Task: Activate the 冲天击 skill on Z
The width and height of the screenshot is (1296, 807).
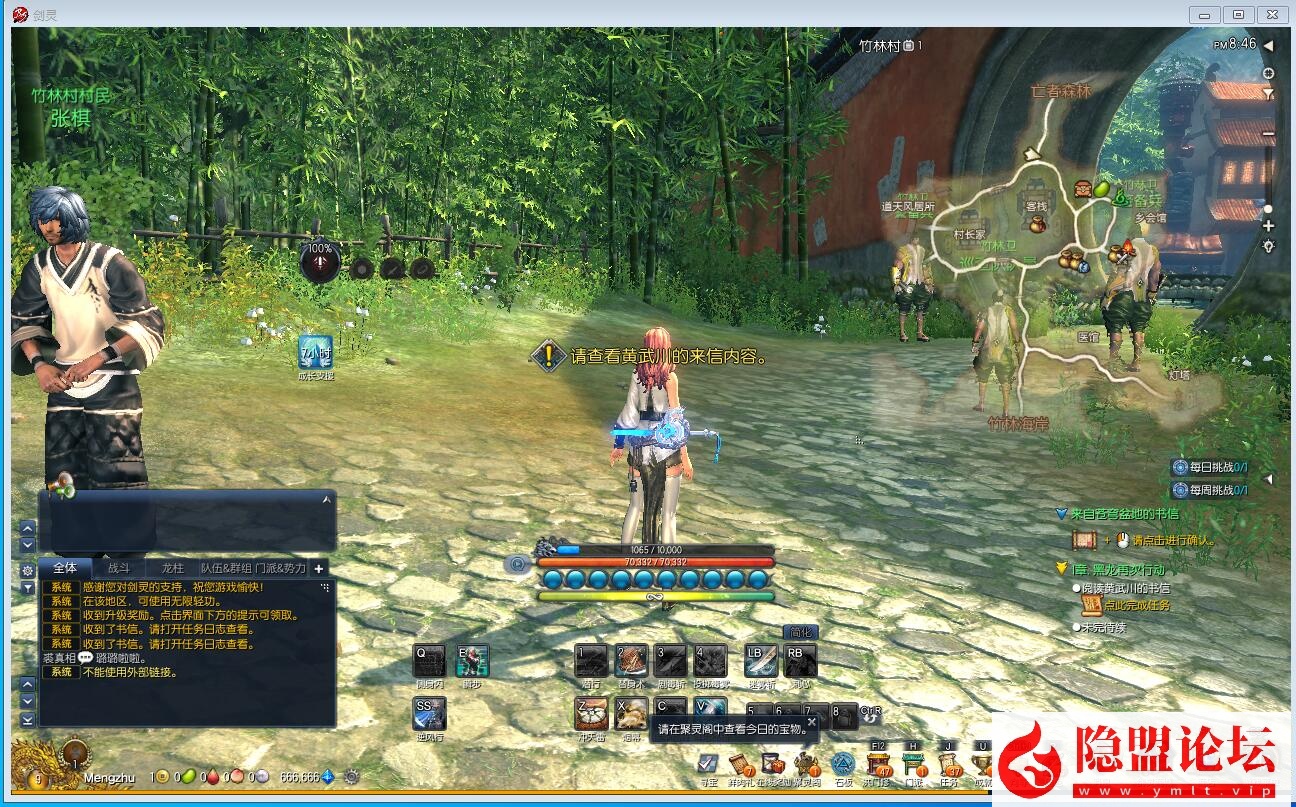Action: pos(591,714)
